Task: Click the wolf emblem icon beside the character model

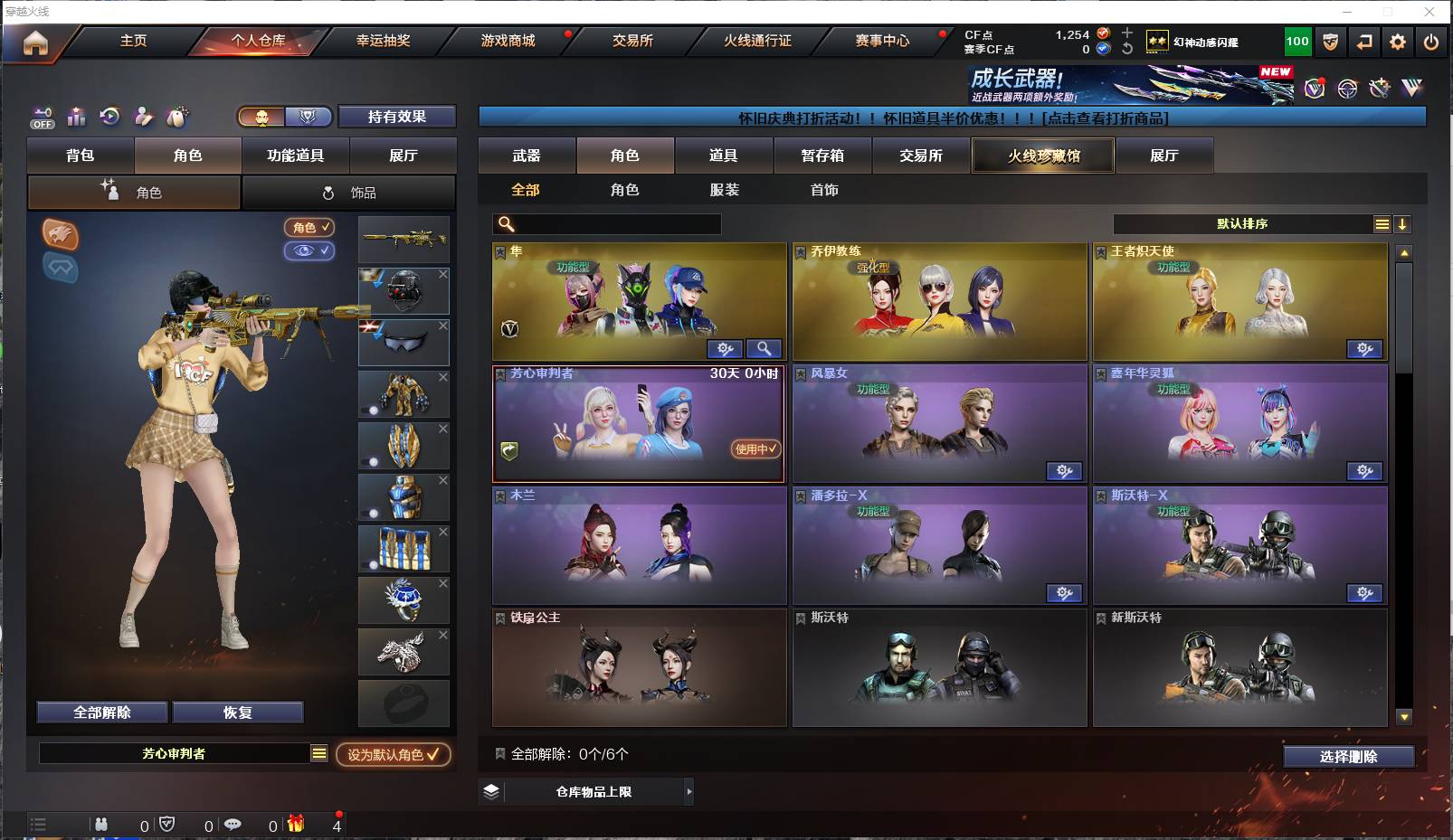Action: tap(60, 237)
